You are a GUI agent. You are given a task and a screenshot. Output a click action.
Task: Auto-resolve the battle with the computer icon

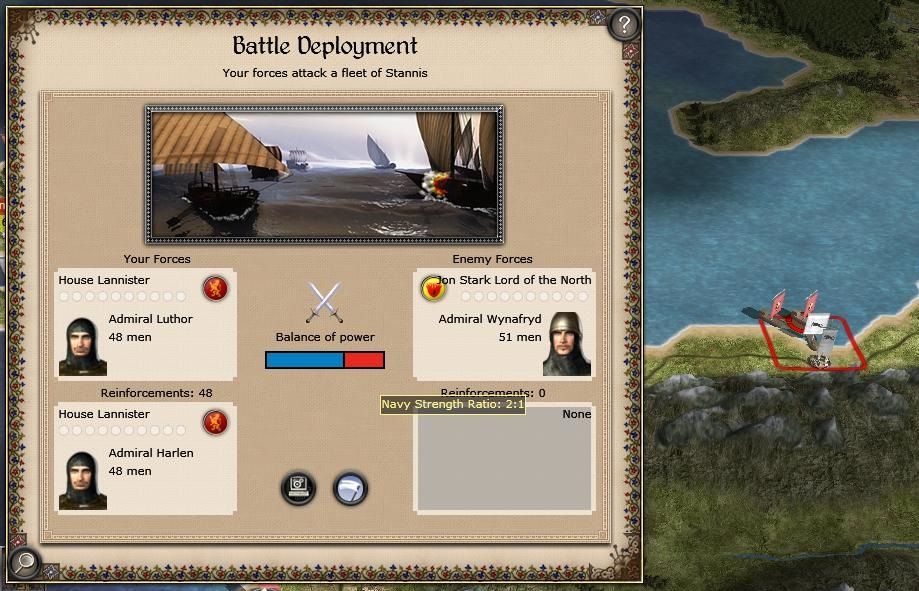pos(298,488)
